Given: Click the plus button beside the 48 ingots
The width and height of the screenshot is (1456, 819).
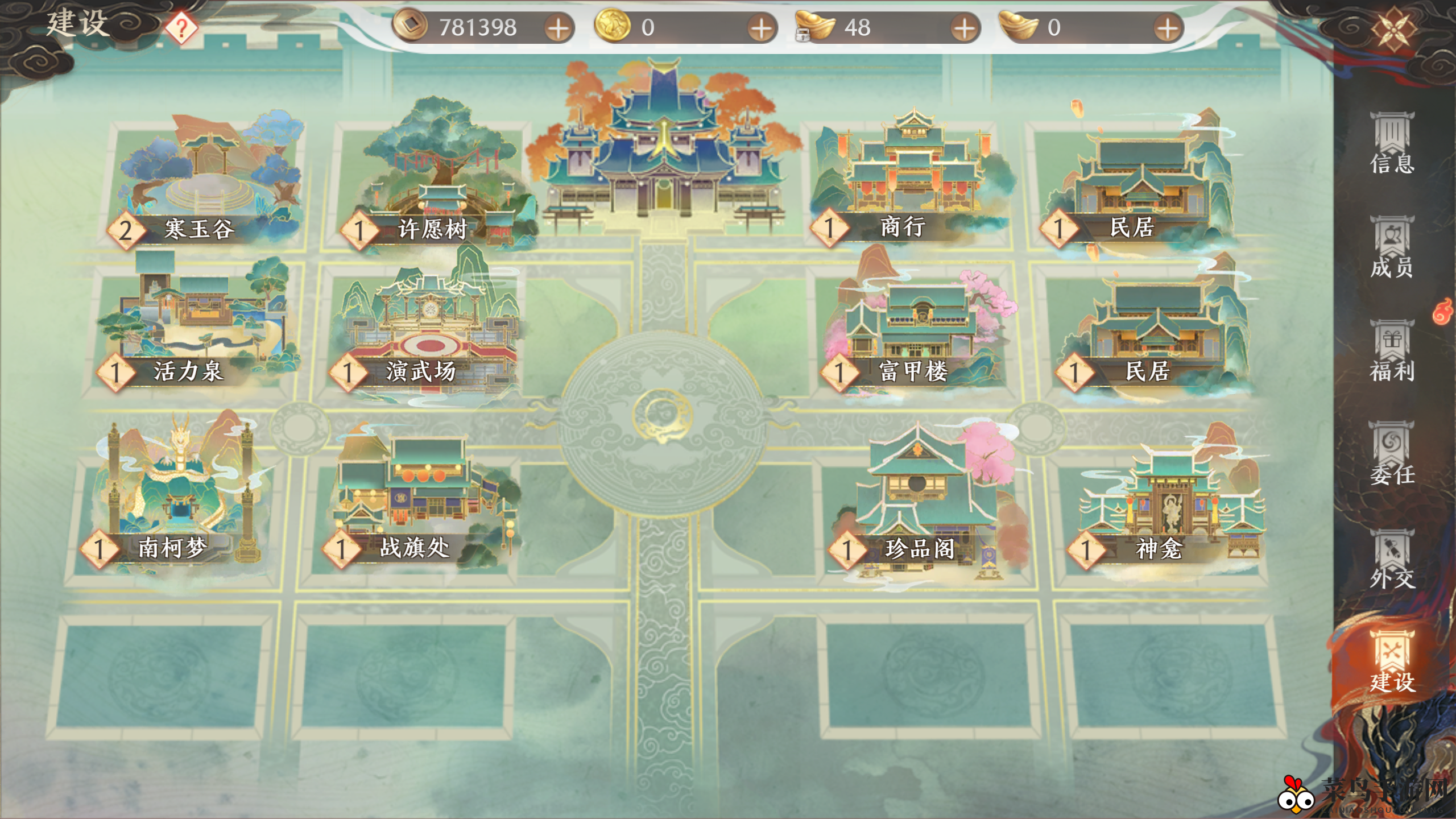Looking at the screenshot, I should click(x=964, y=28).
